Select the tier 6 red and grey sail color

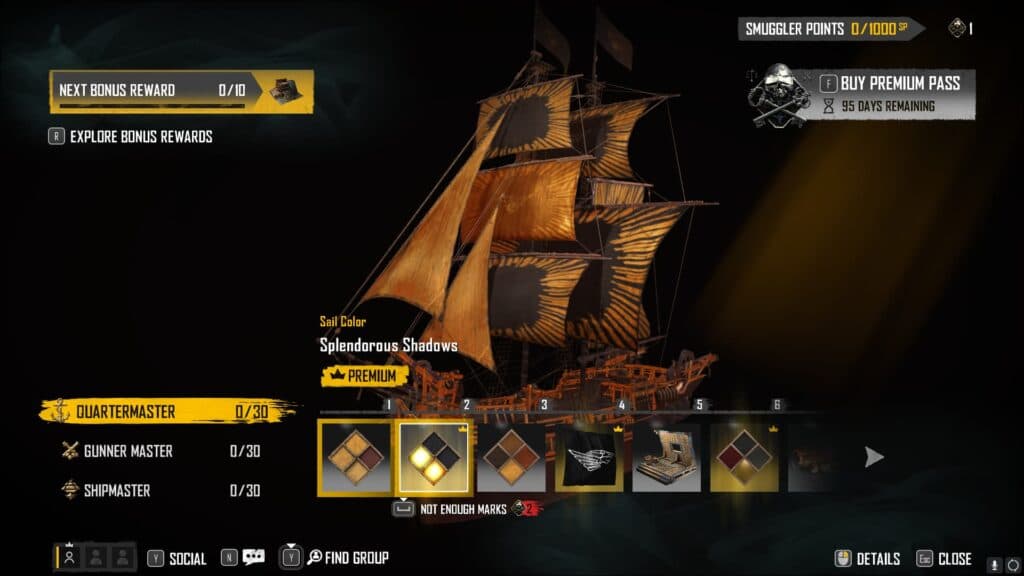(745, 457)
